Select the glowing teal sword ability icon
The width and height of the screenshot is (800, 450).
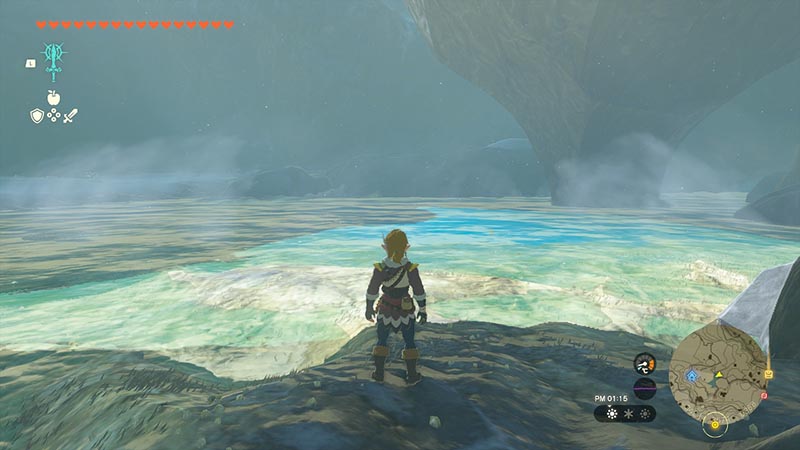click(x=52, y=58)
